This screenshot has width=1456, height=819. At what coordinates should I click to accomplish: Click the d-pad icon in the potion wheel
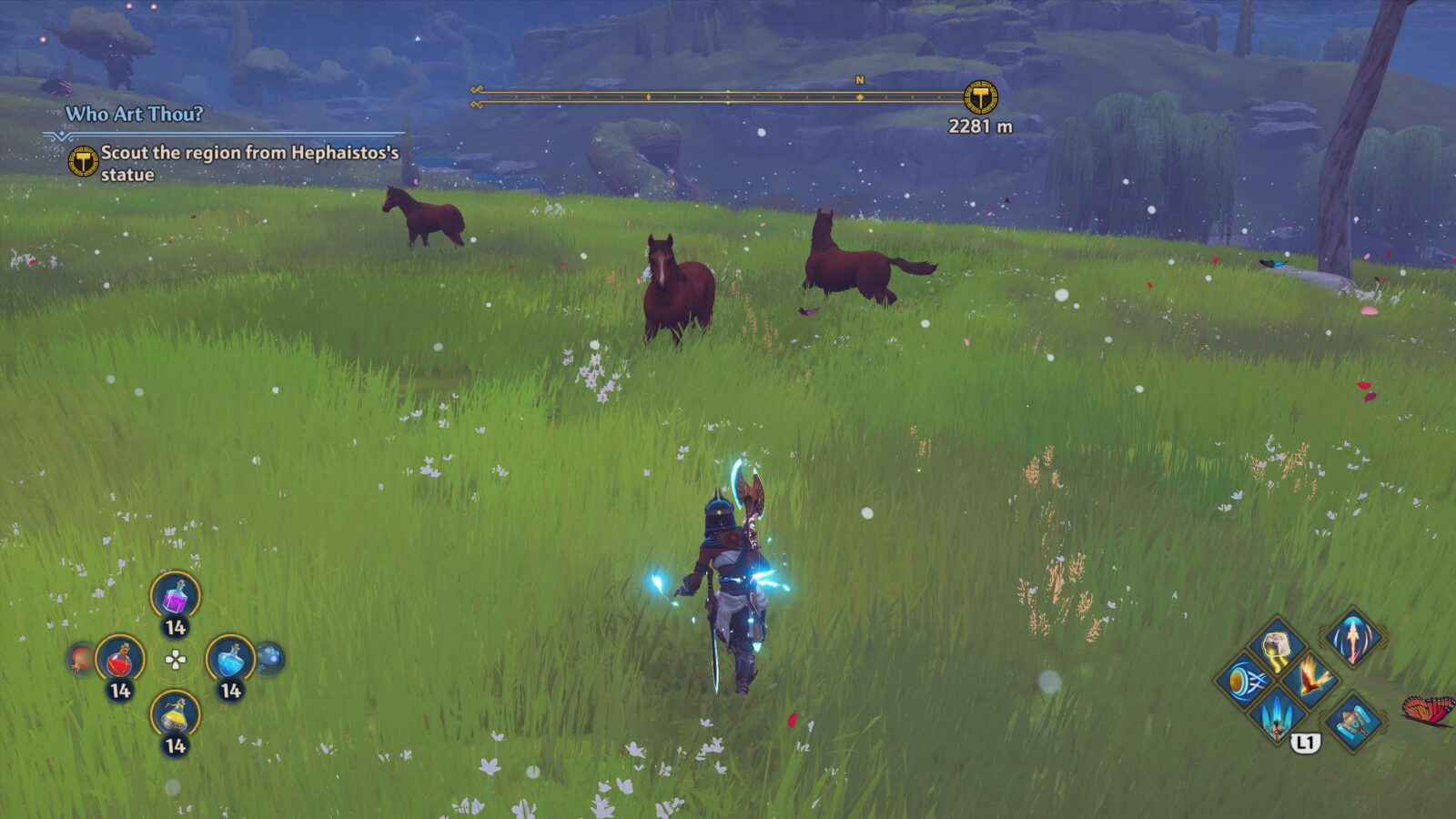175,658
